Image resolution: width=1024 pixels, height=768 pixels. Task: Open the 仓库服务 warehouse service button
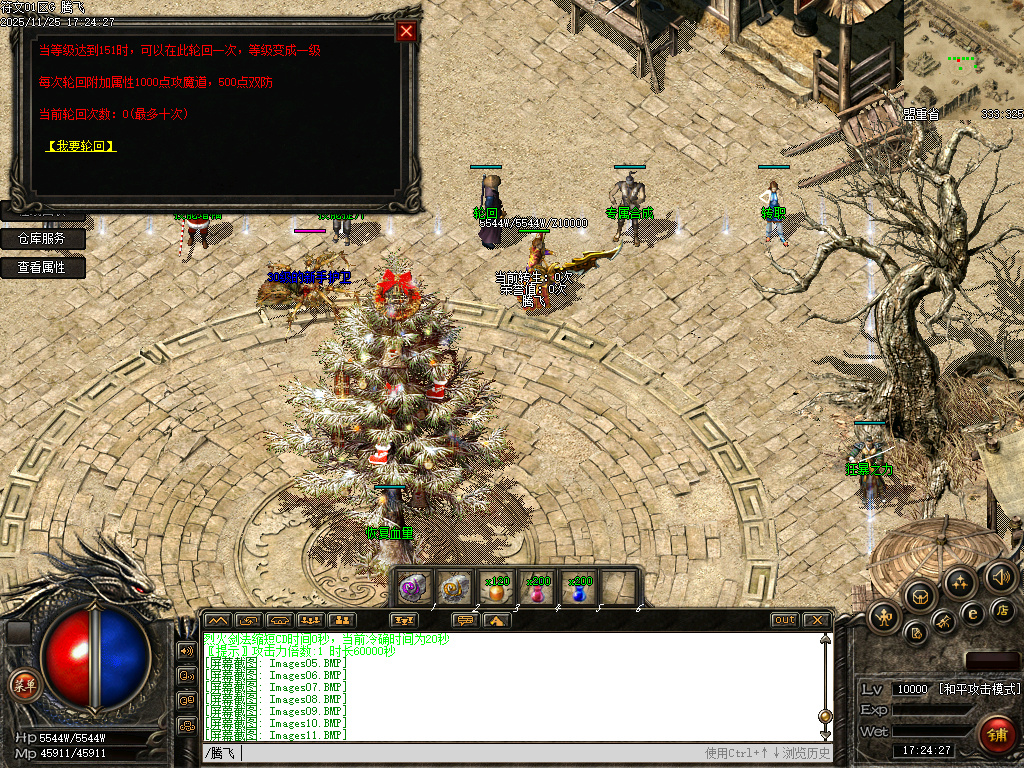click(42, 239)
